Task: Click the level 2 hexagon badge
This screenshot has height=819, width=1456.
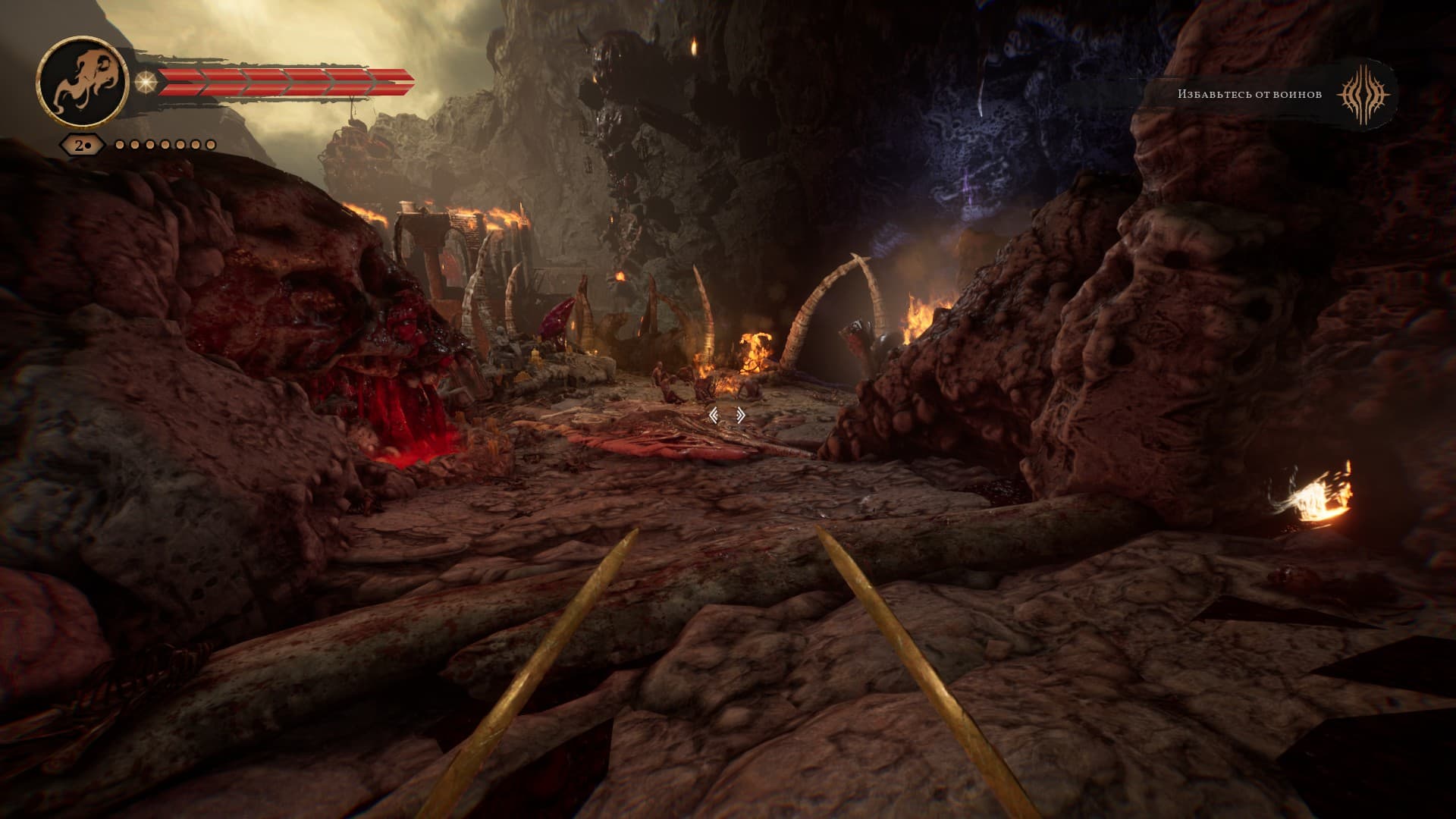Action: [81, 144]
